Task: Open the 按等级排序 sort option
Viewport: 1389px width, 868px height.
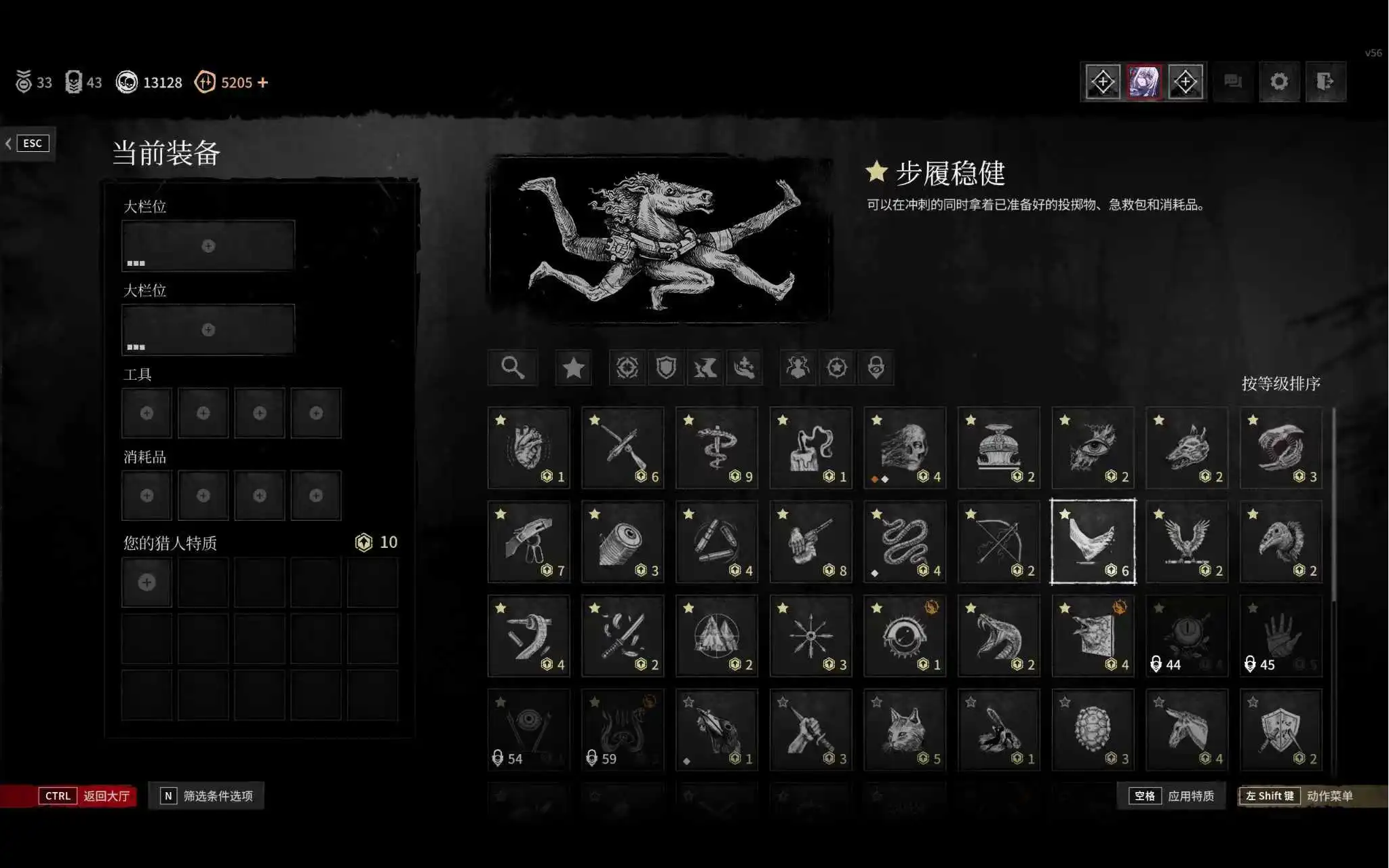Action: [1282, 381]
